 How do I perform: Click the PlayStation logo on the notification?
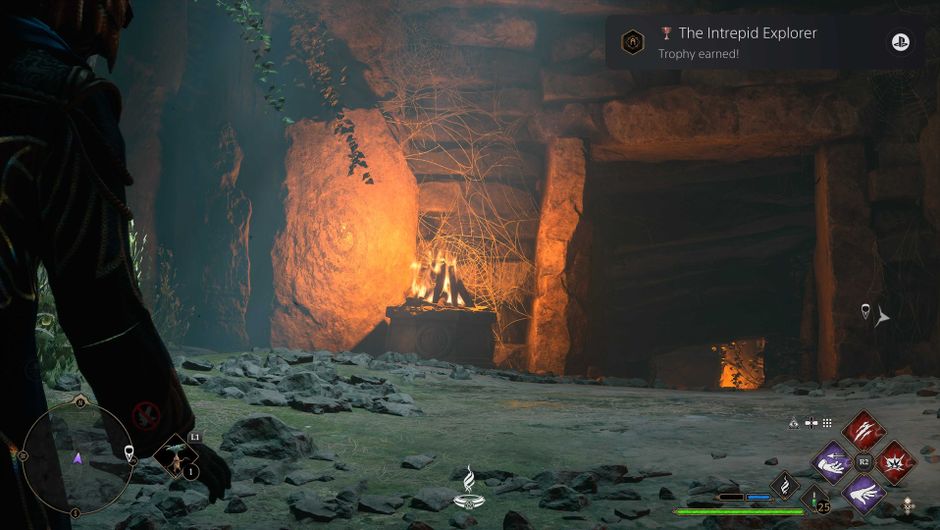900,42
